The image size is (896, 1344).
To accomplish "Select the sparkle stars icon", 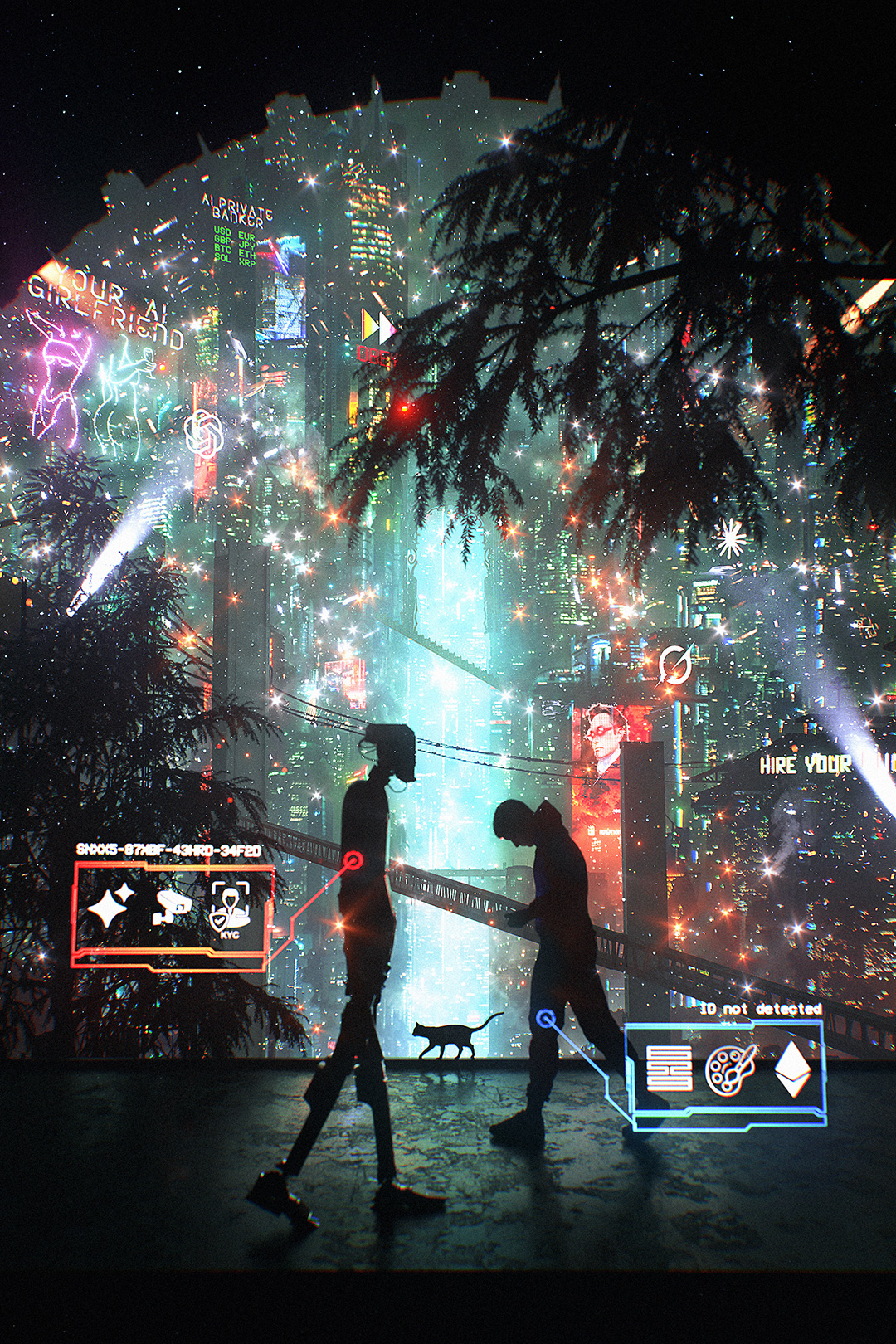I will tap(112, 906).
